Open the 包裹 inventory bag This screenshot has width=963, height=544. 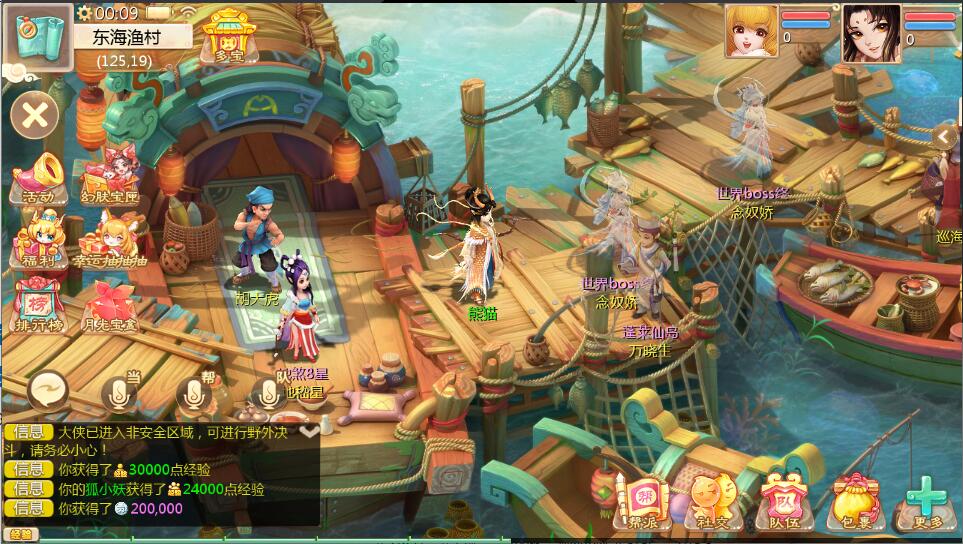click(x=853, y=500)
